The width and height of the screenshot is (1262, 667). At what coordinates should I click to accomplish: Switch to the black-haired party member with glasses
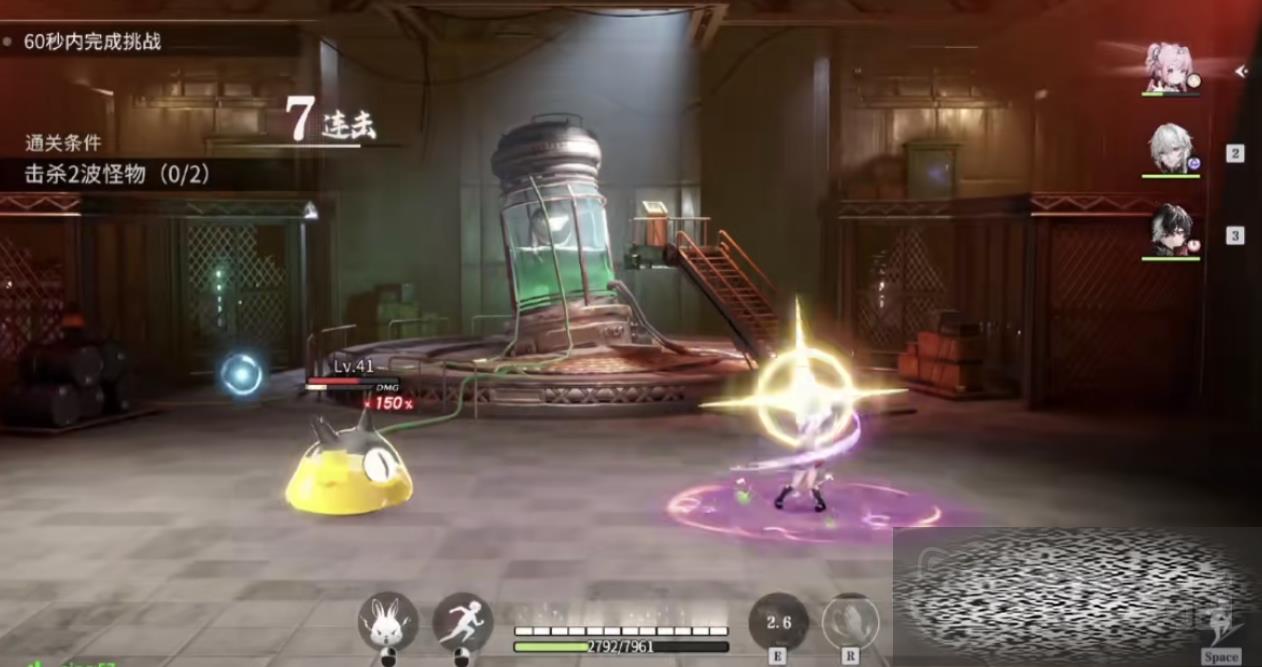1170,231
